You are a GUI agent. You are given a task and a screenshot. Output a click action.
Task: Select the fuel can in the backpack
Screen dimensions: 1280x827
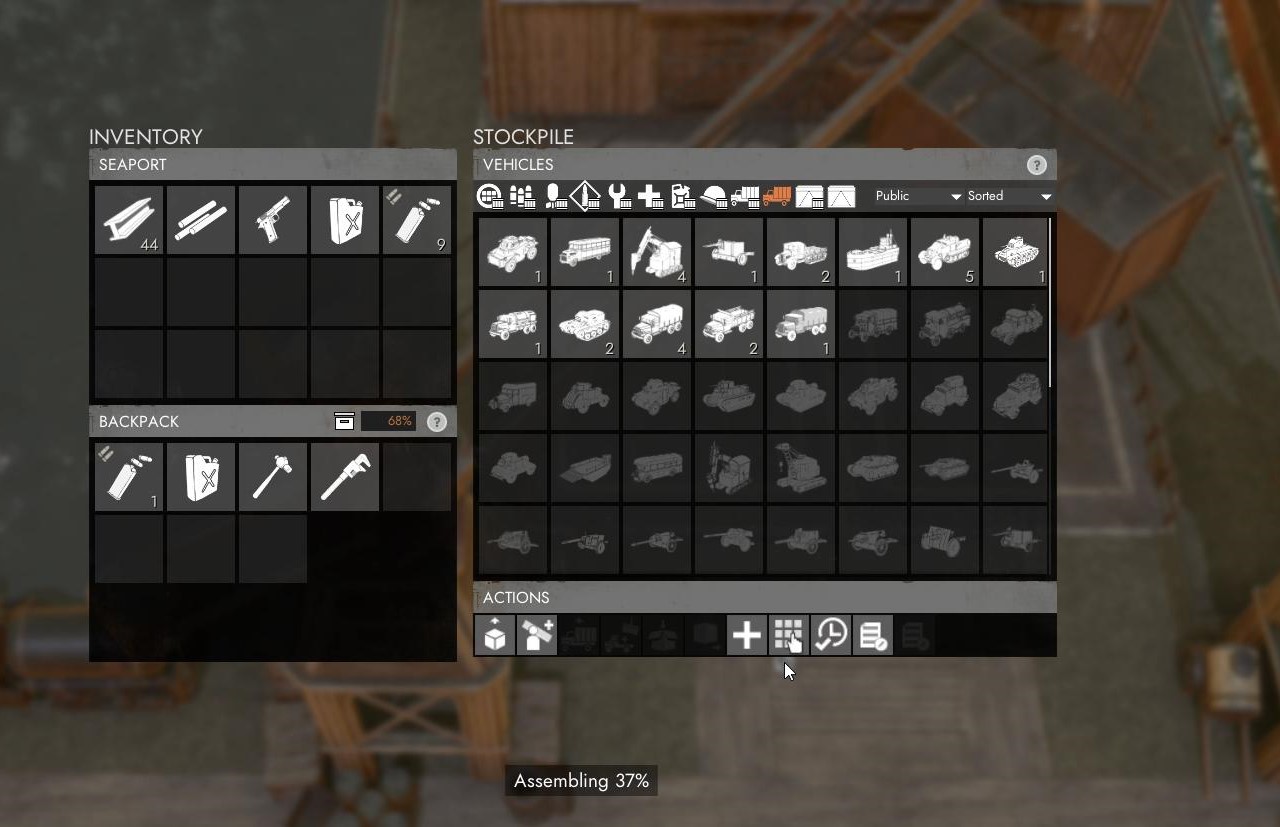click(201, 477)
